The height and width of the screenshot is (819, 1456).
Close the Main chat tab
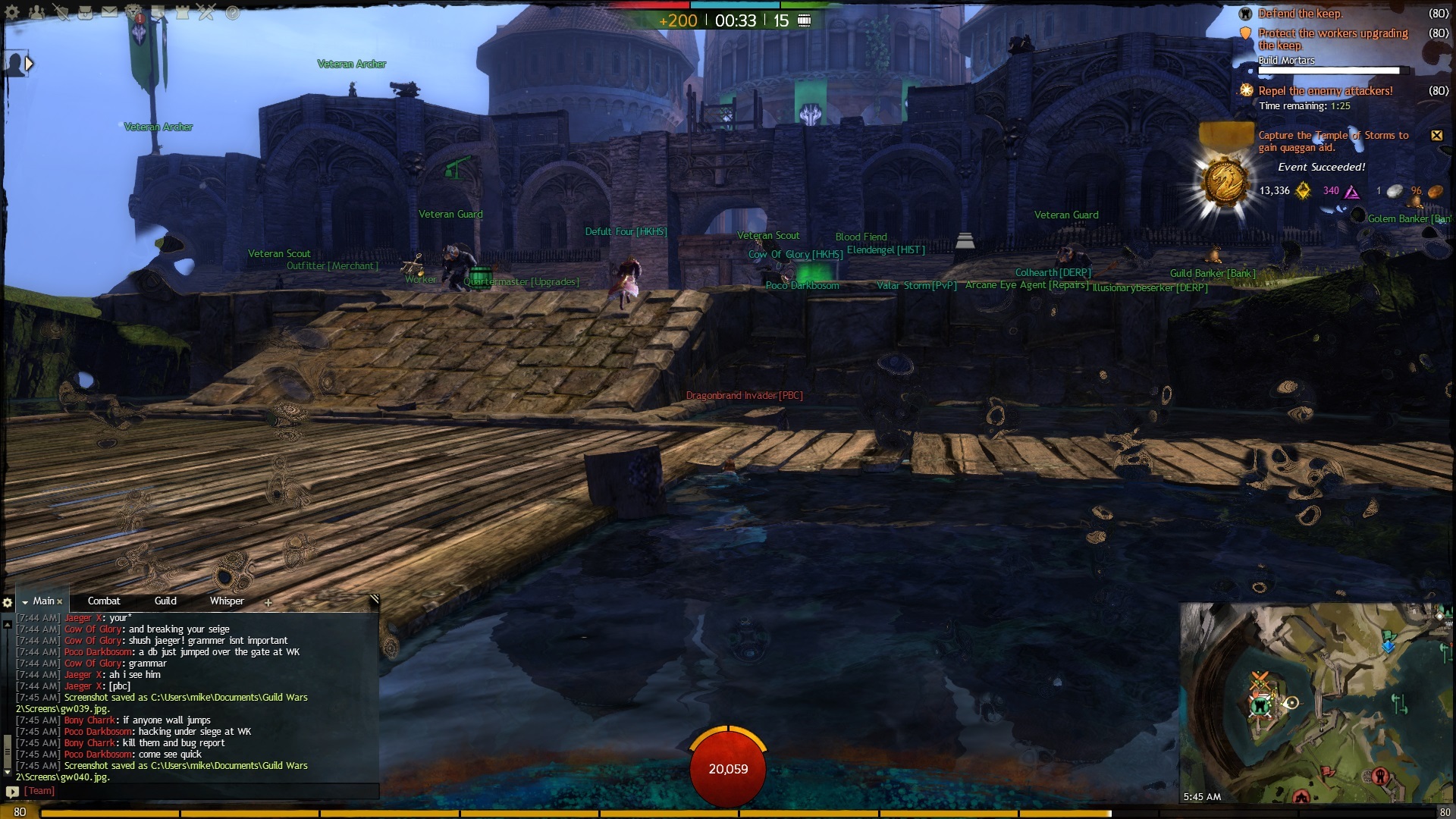pos(60,602)
